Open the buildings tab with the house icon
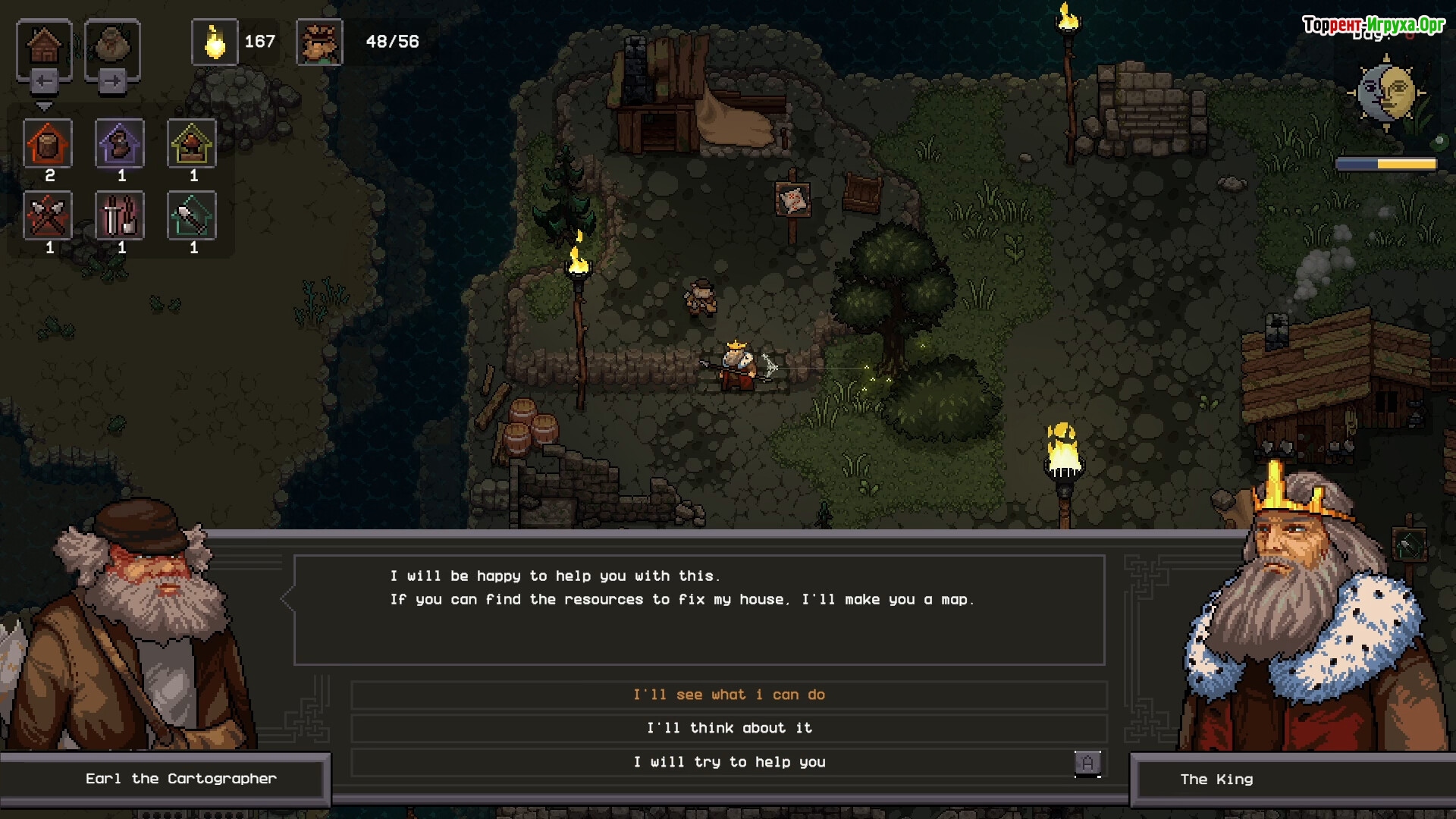The width and height of the screenshot is (1456, 819). click(44, 47)
